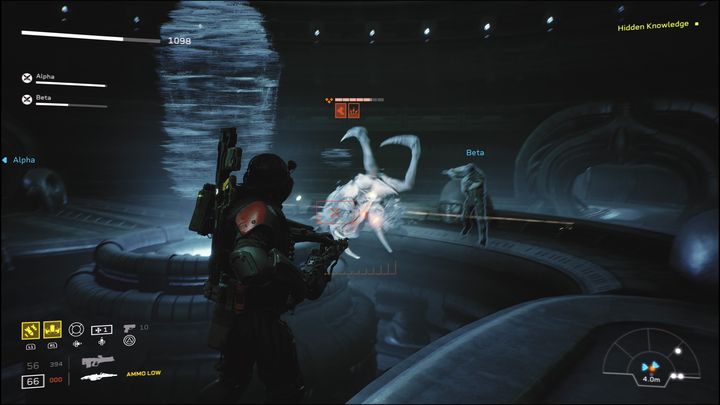Switch to the pistol sidearm
The image size is (720, 405).
point(130,328)
